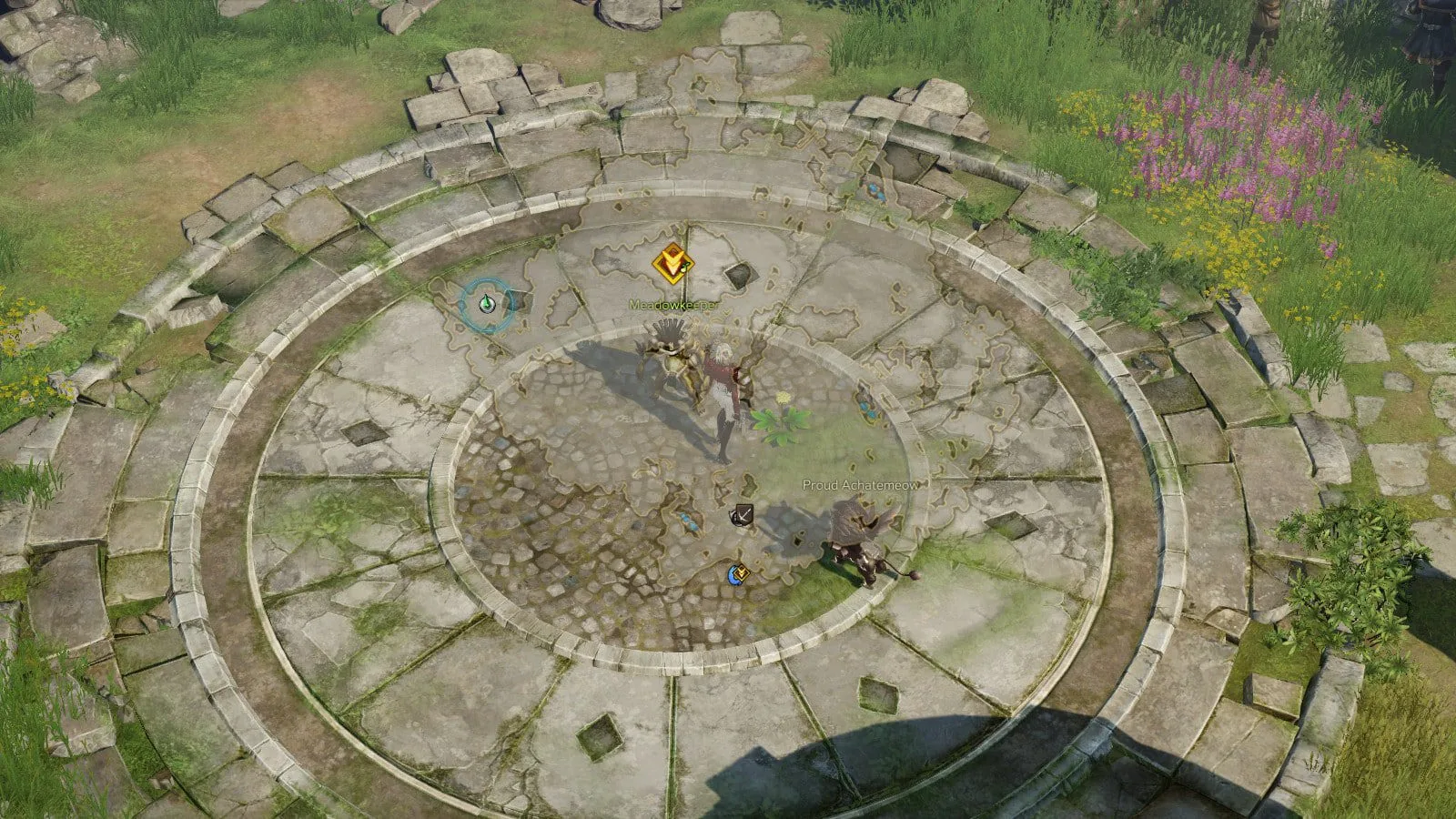Click the dark crossed-weapon map icon
Viewport: 1456px width, 819px height.
point(743,515)
